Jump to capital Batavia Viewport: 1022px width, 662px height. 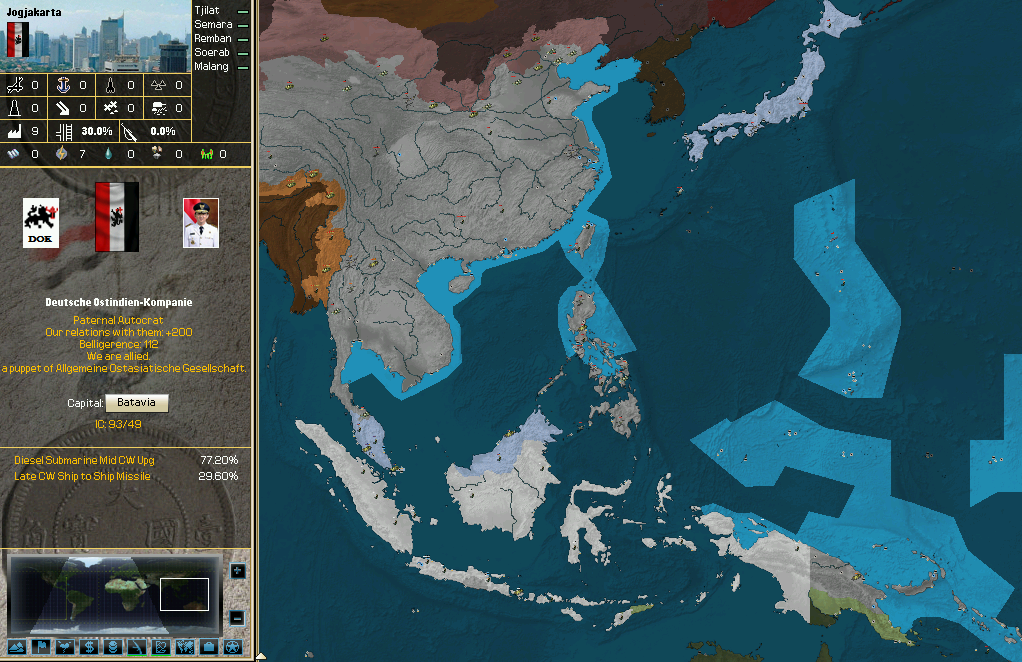(137, 402)
